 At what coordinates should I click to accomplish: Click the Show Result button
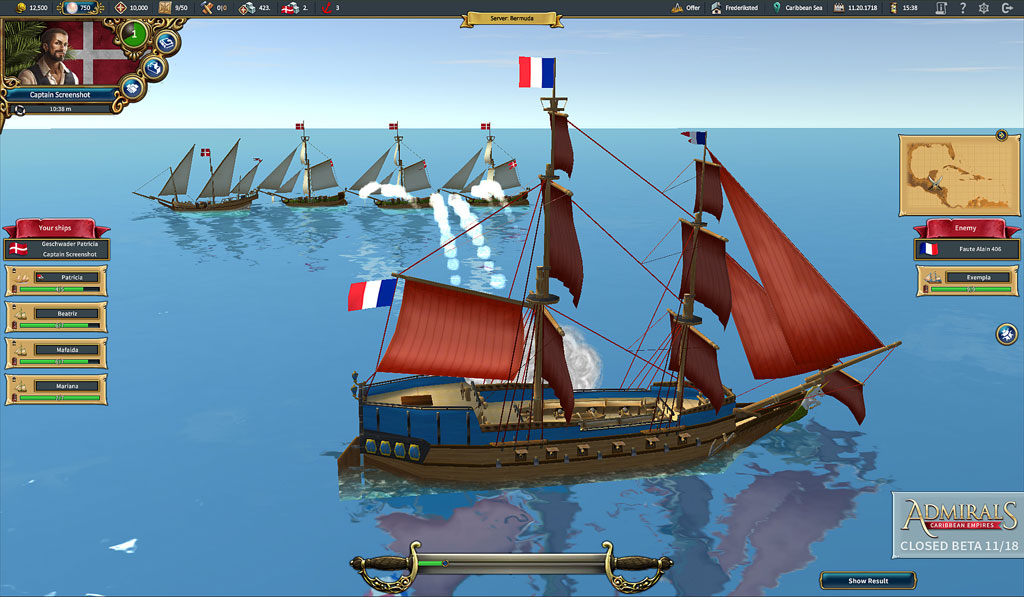[867, 580]
